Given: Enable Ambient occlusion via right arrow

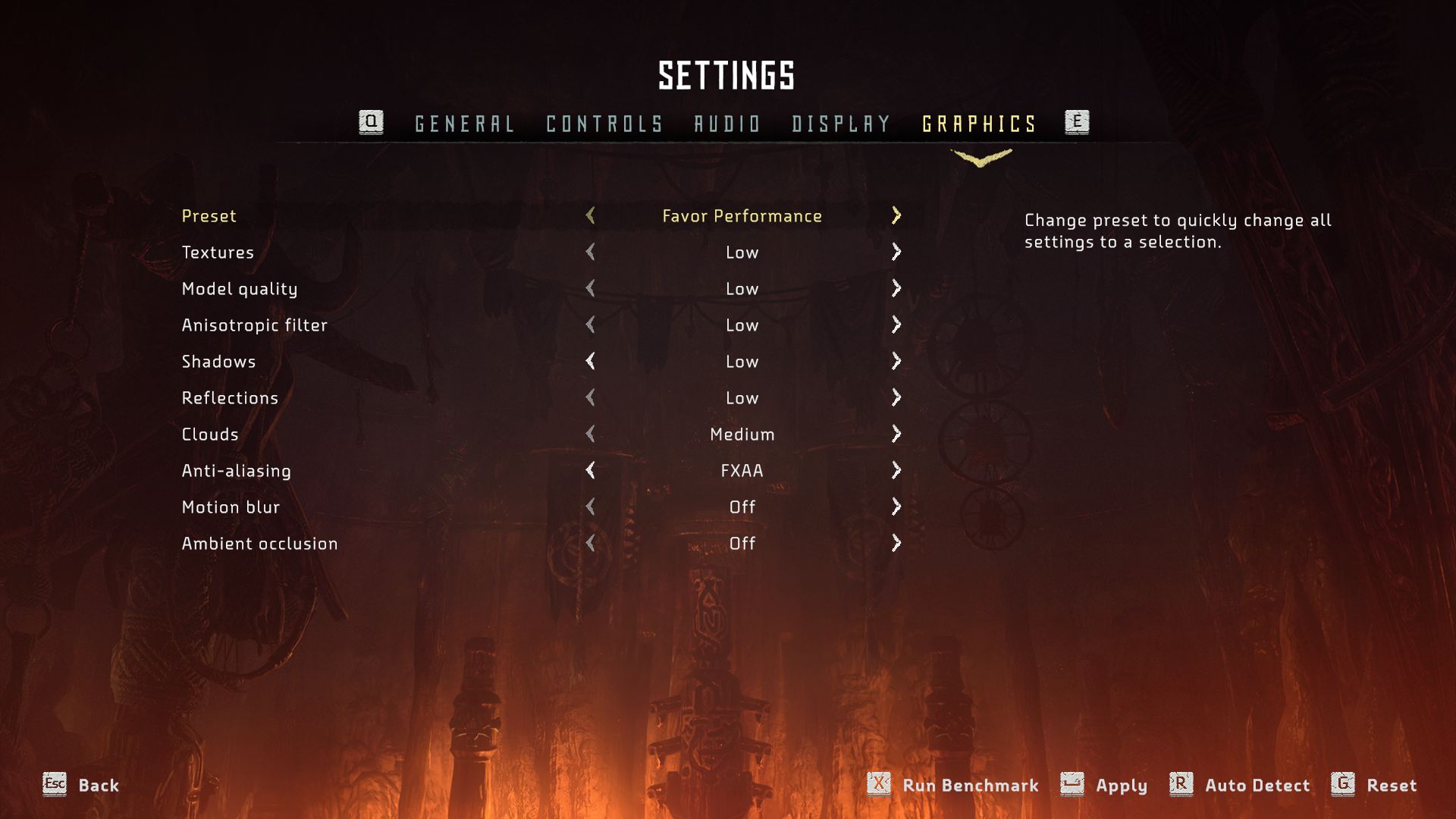Looking at the screenshot, I should pyautogui.click(x=896, y=543).
